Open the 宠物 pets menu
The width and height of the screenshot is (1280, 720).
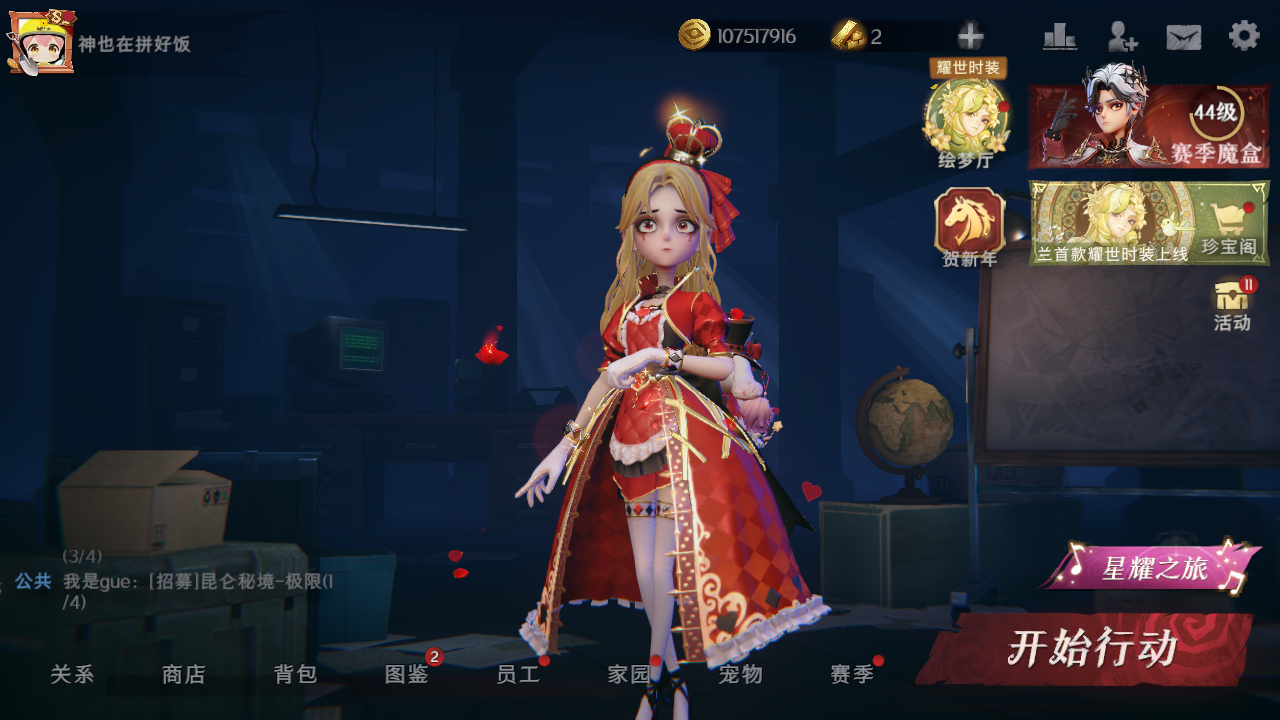coord(741,675)
